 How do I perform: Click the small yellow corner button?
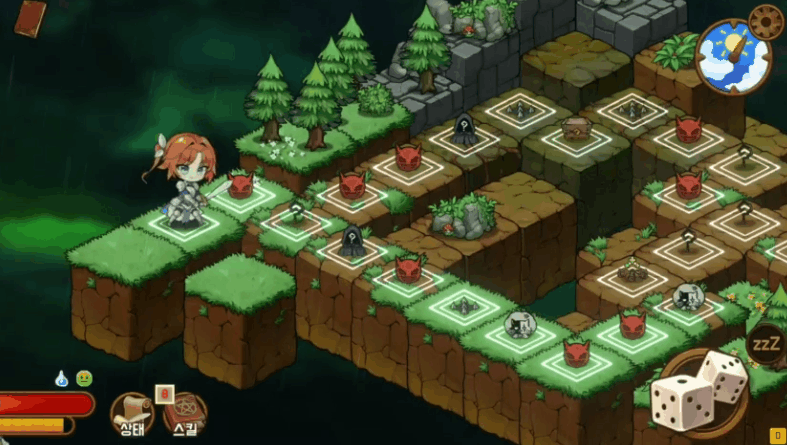pyautogui.click(x=776, y=435)
